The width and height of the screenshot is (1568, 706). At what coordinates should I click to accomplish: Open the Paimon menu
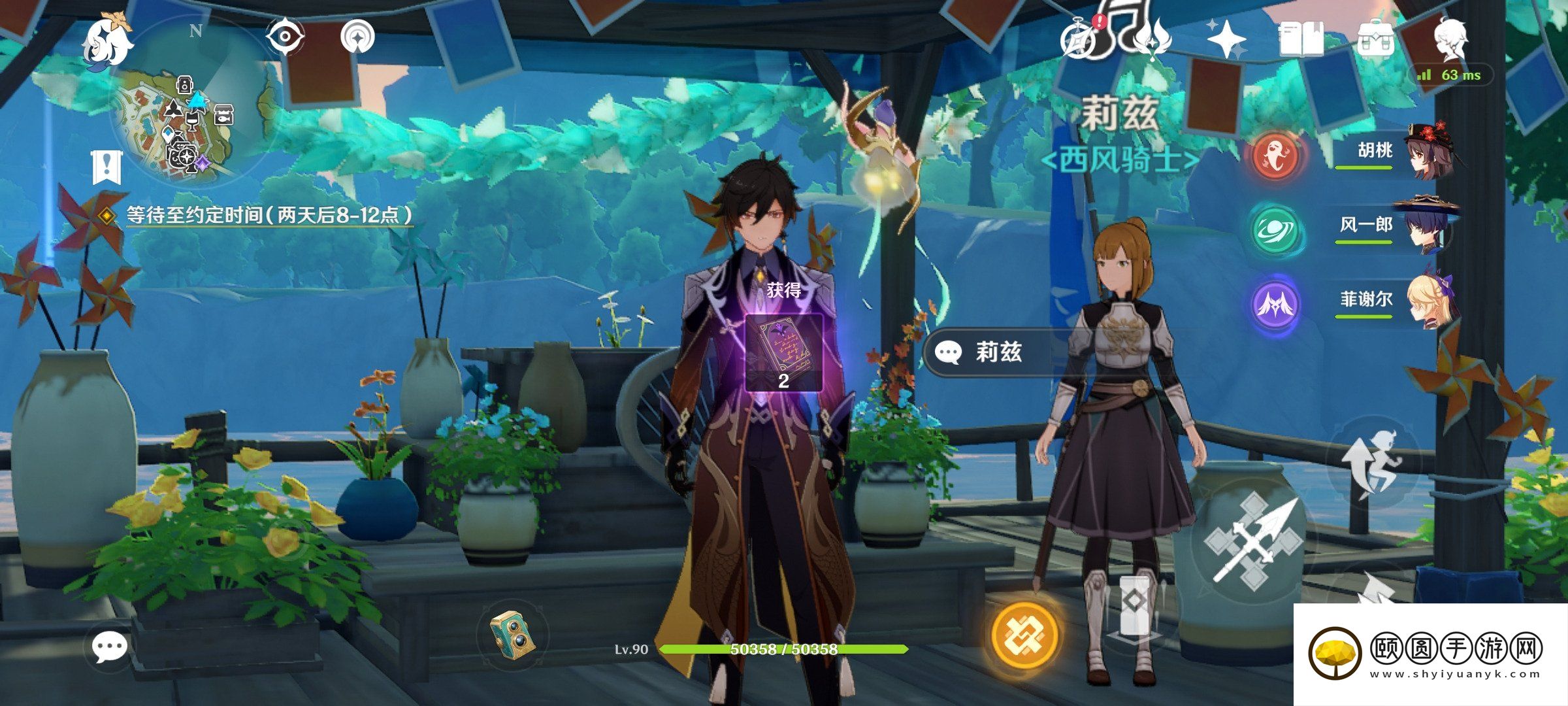click(x=108, y=41)
